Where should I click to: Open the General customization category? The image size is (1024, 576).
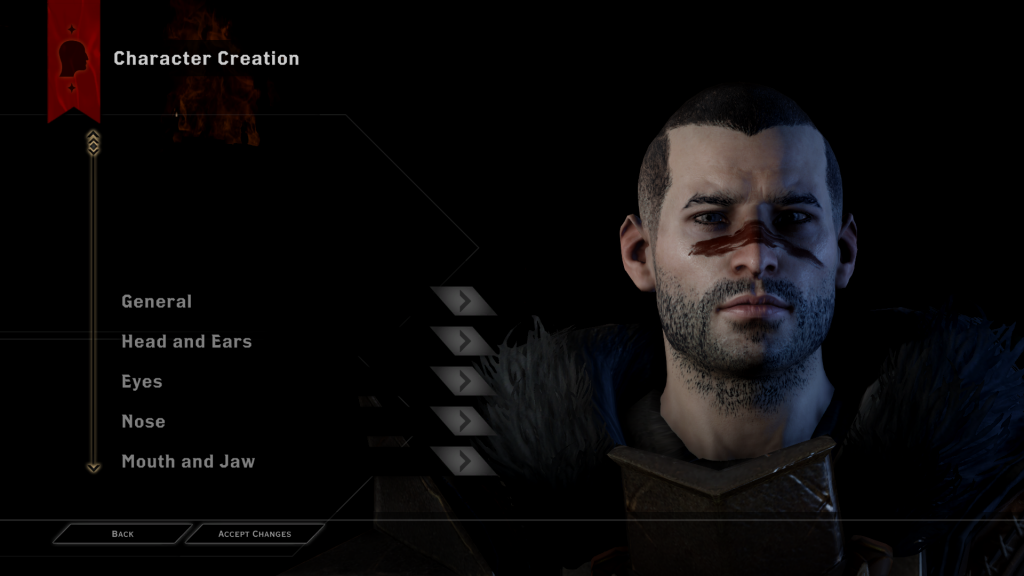pos(157,301)
